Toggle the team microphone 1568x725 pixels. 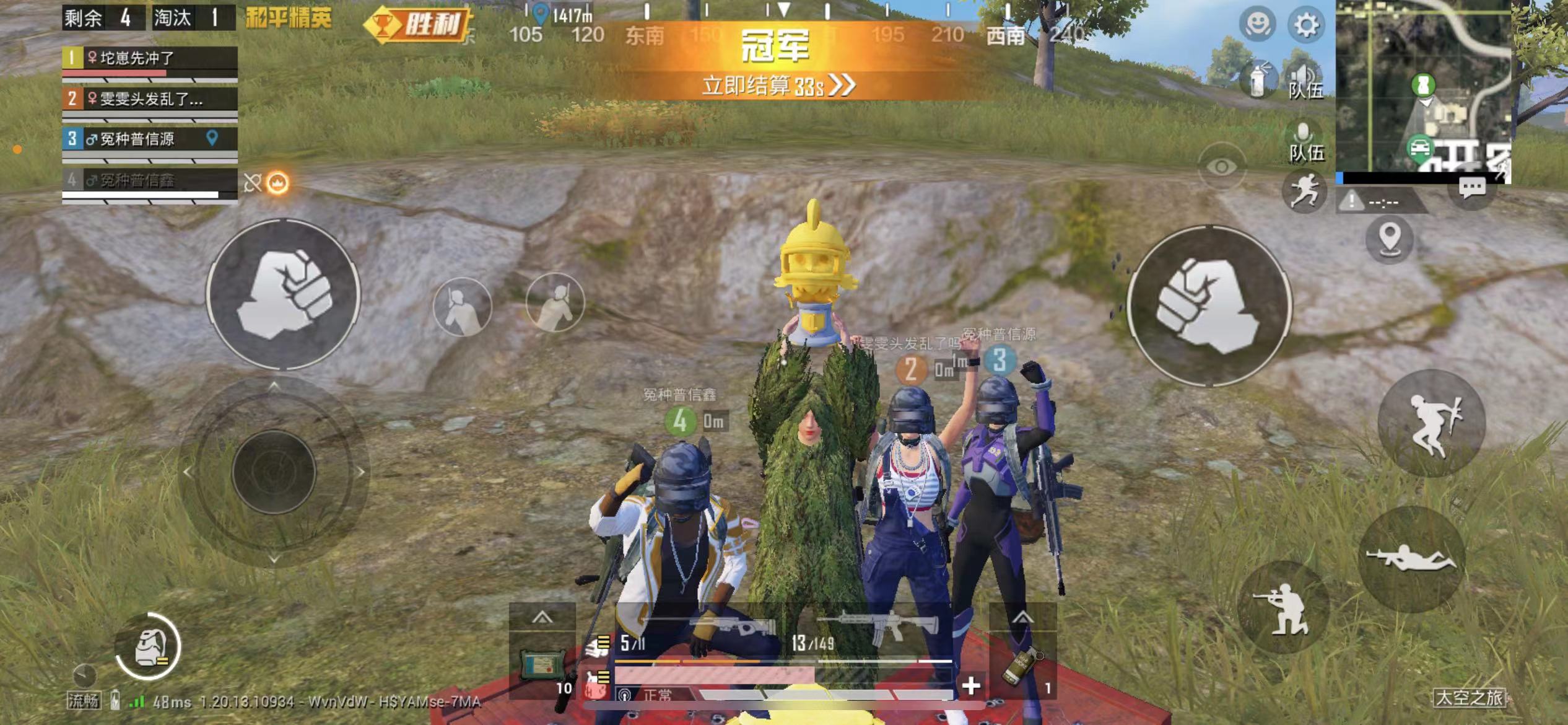1305,142
